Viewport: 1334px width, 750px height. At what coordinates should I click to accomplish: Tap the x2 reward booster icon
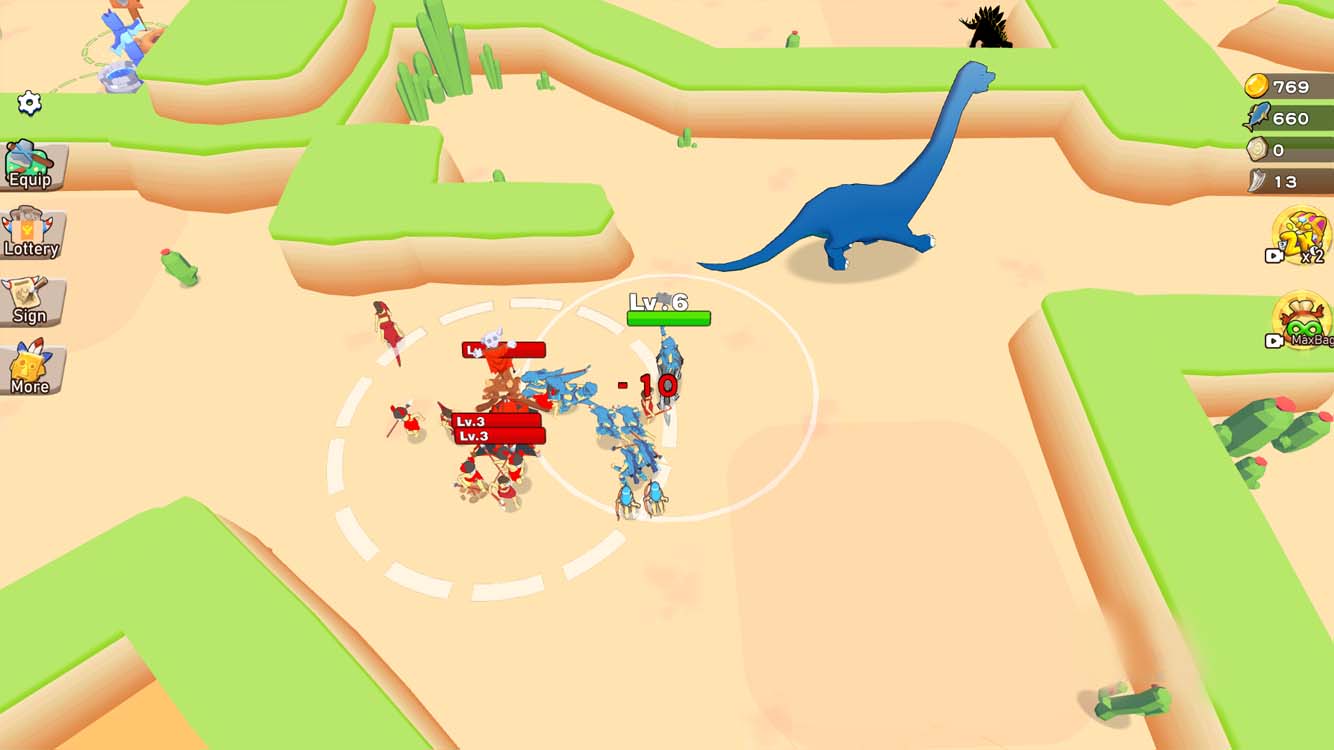(1300, 238)
